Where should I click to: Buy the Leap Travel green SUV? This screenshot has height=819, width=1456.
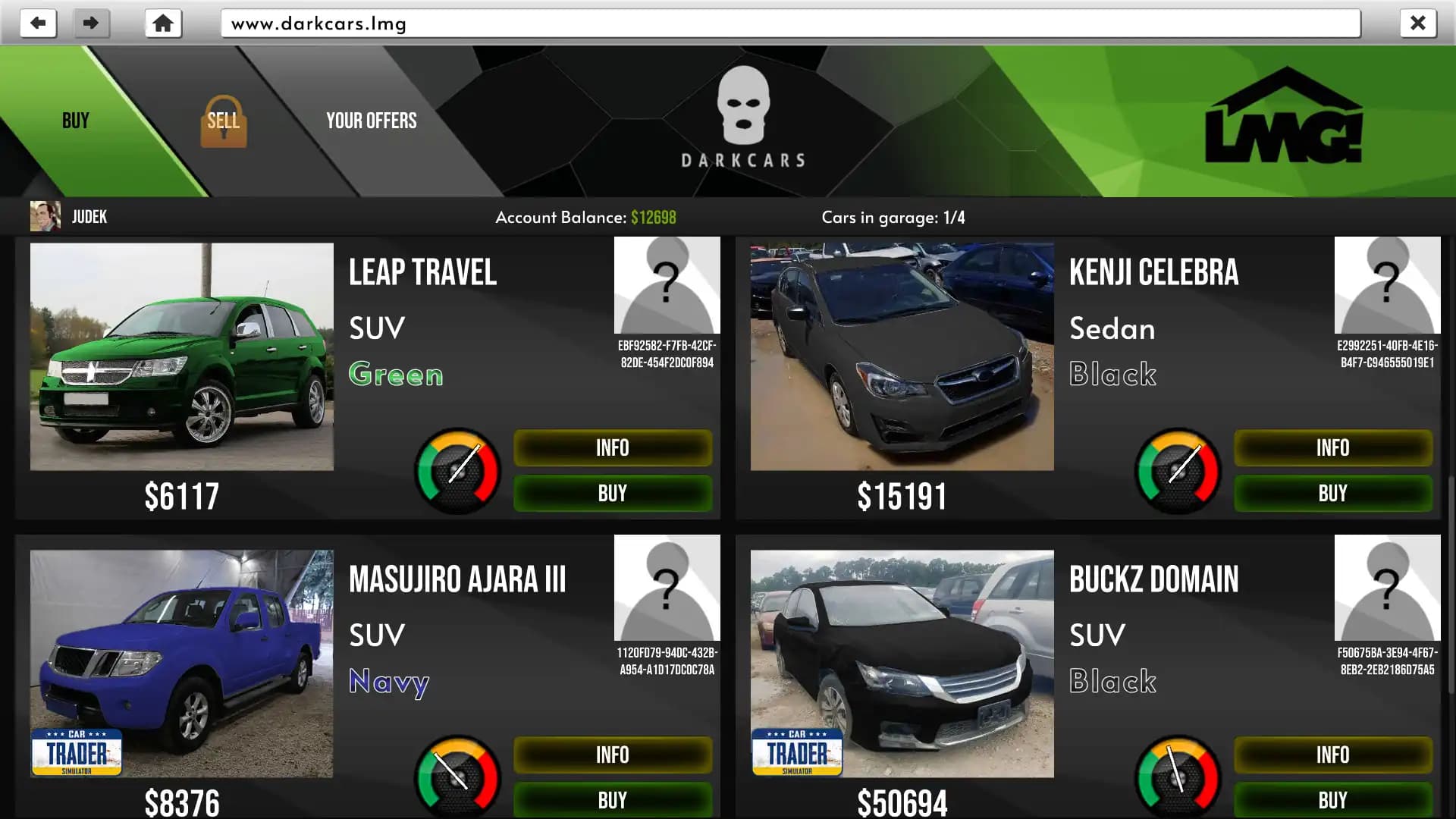[612, 493]
